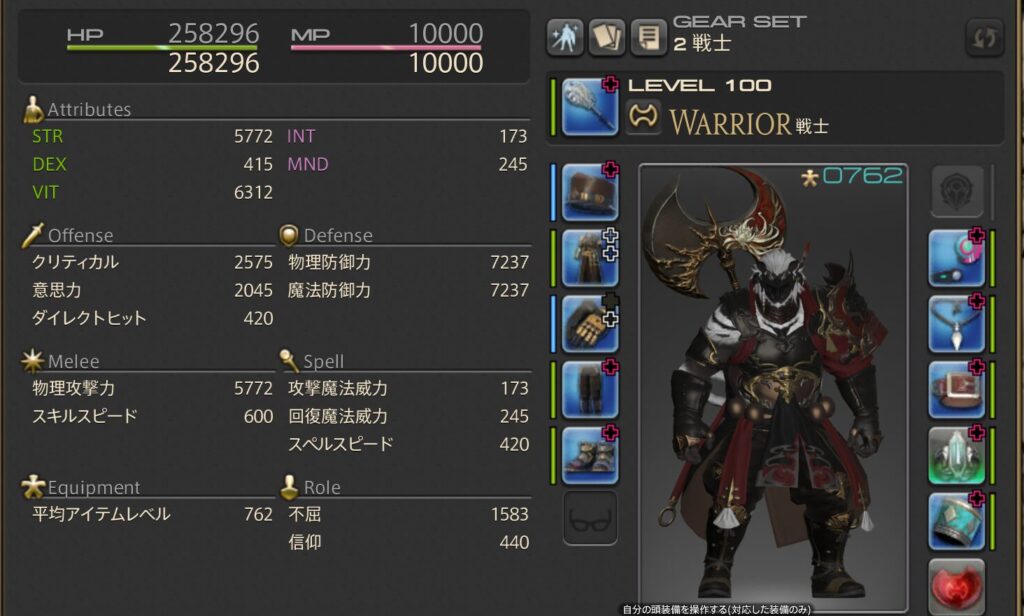Open the gear set list cards icon
The image size is (1024, 616).
coord(606,38)
